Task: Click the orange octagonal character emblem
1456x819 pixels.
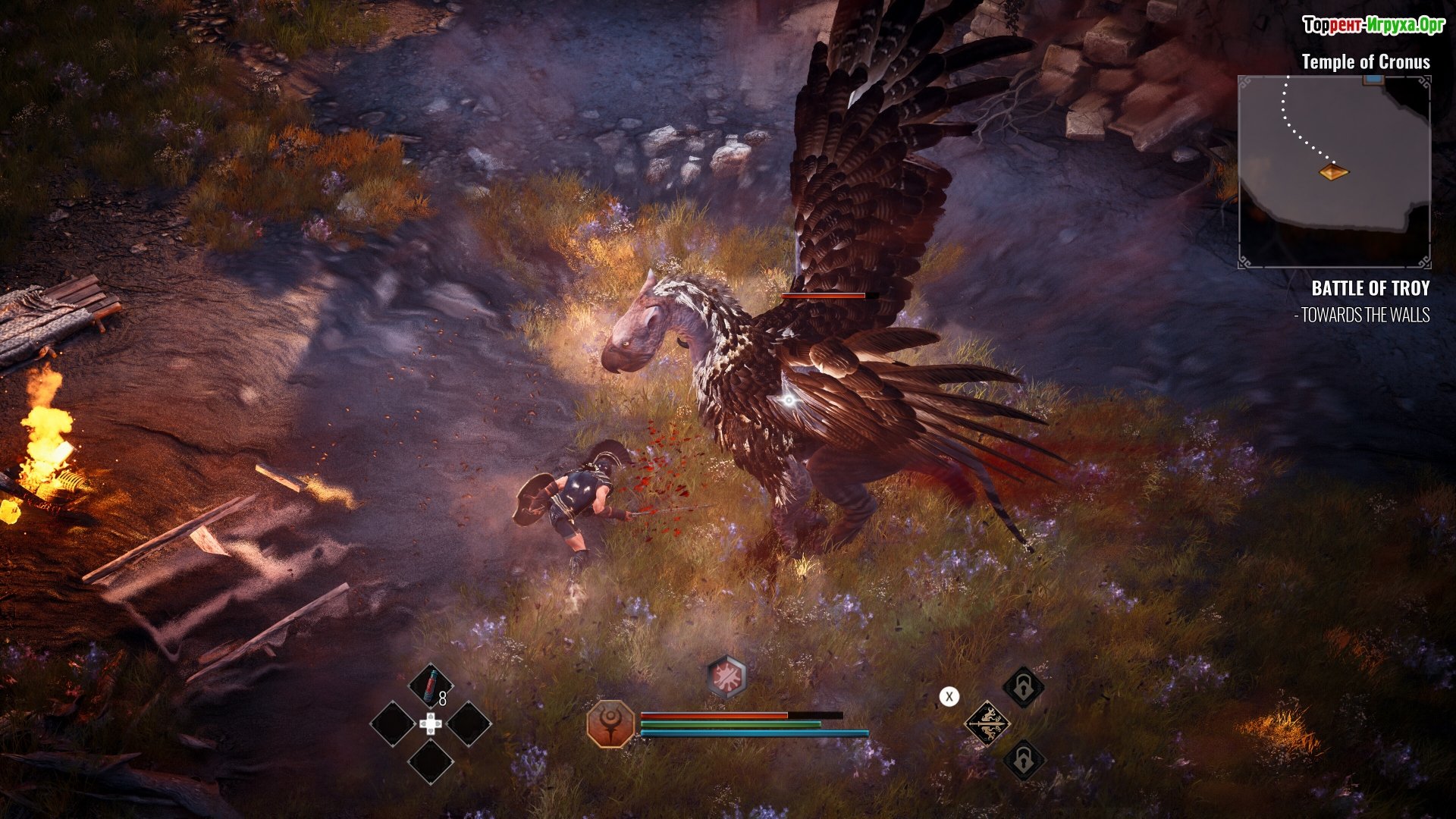Action: click(x=610, y=723)
